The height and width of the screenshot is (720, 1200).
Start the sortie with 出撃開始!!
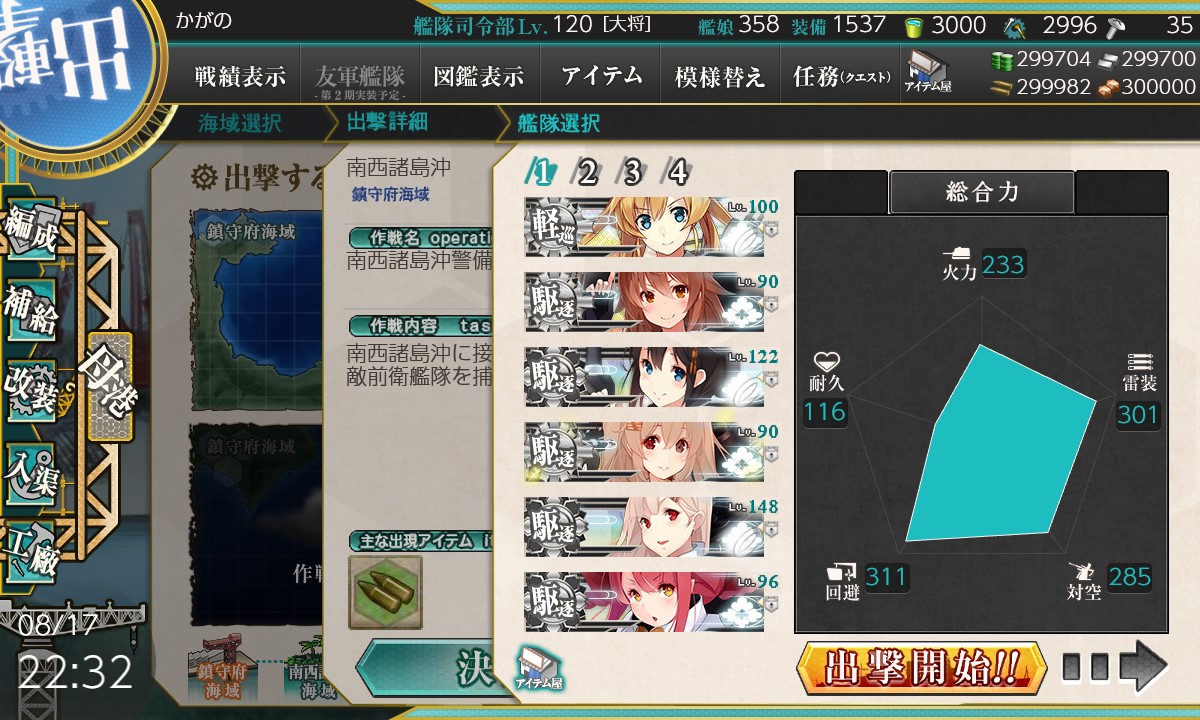coord(921,667)
